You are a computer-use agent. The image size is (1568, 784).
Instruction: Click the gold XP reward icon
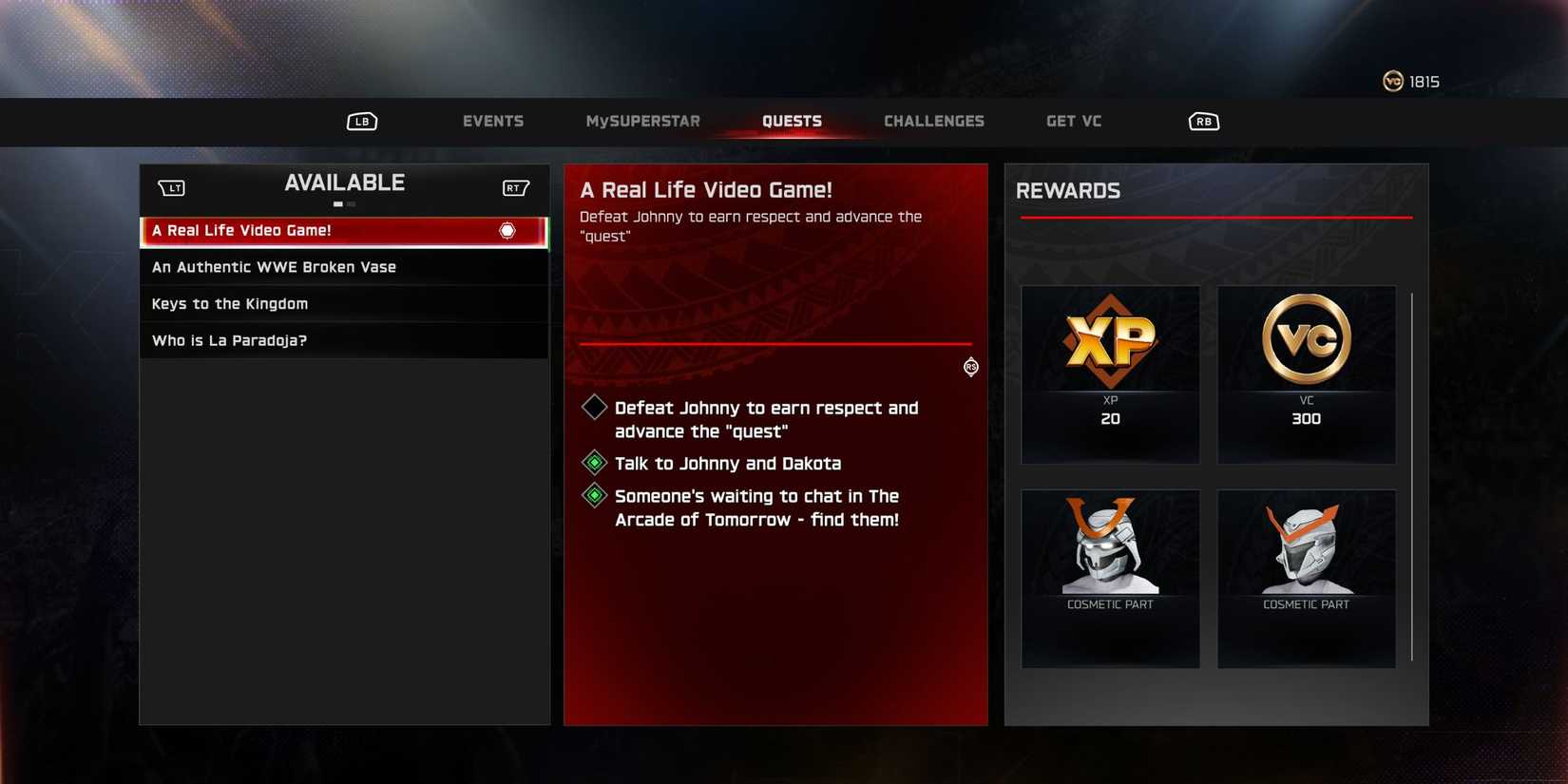click(1109, 342)
